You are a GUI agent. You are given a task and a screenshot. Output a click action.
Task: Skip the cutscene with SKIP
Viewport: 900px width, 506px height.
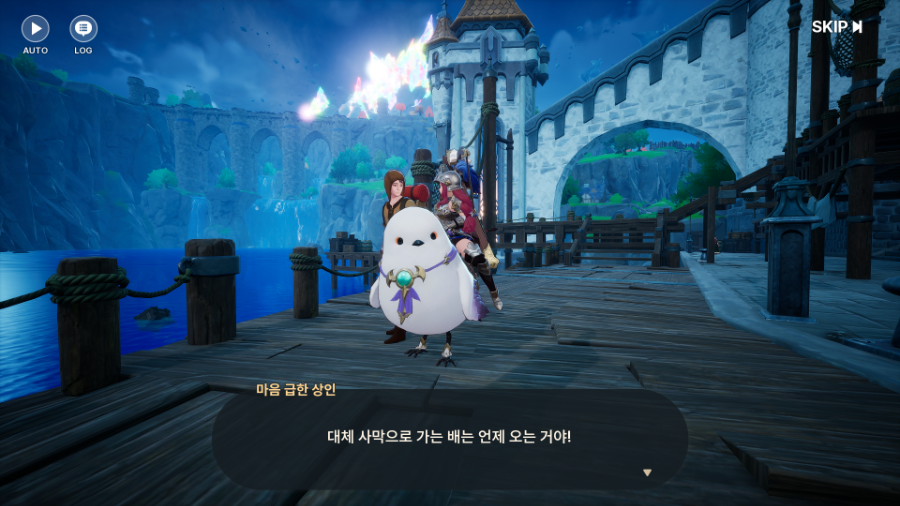click(x=837, y=27)
